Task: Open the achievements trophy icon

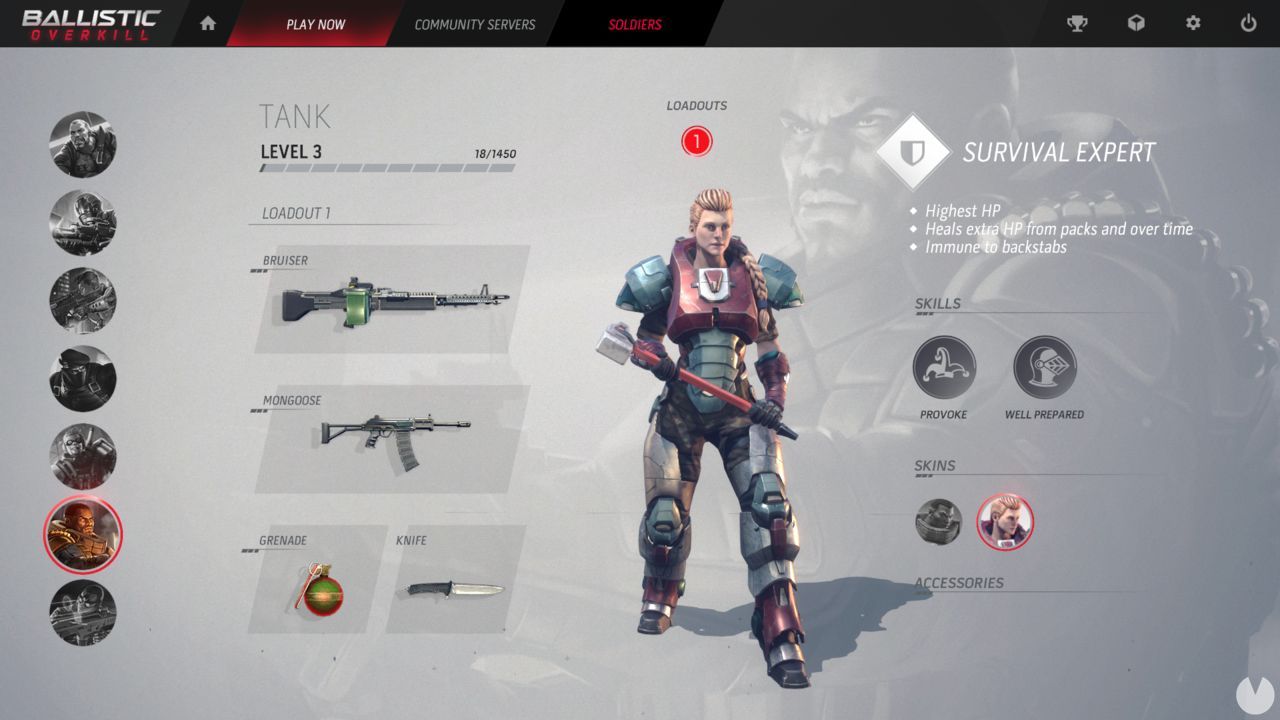Action: coord(1078,22)
